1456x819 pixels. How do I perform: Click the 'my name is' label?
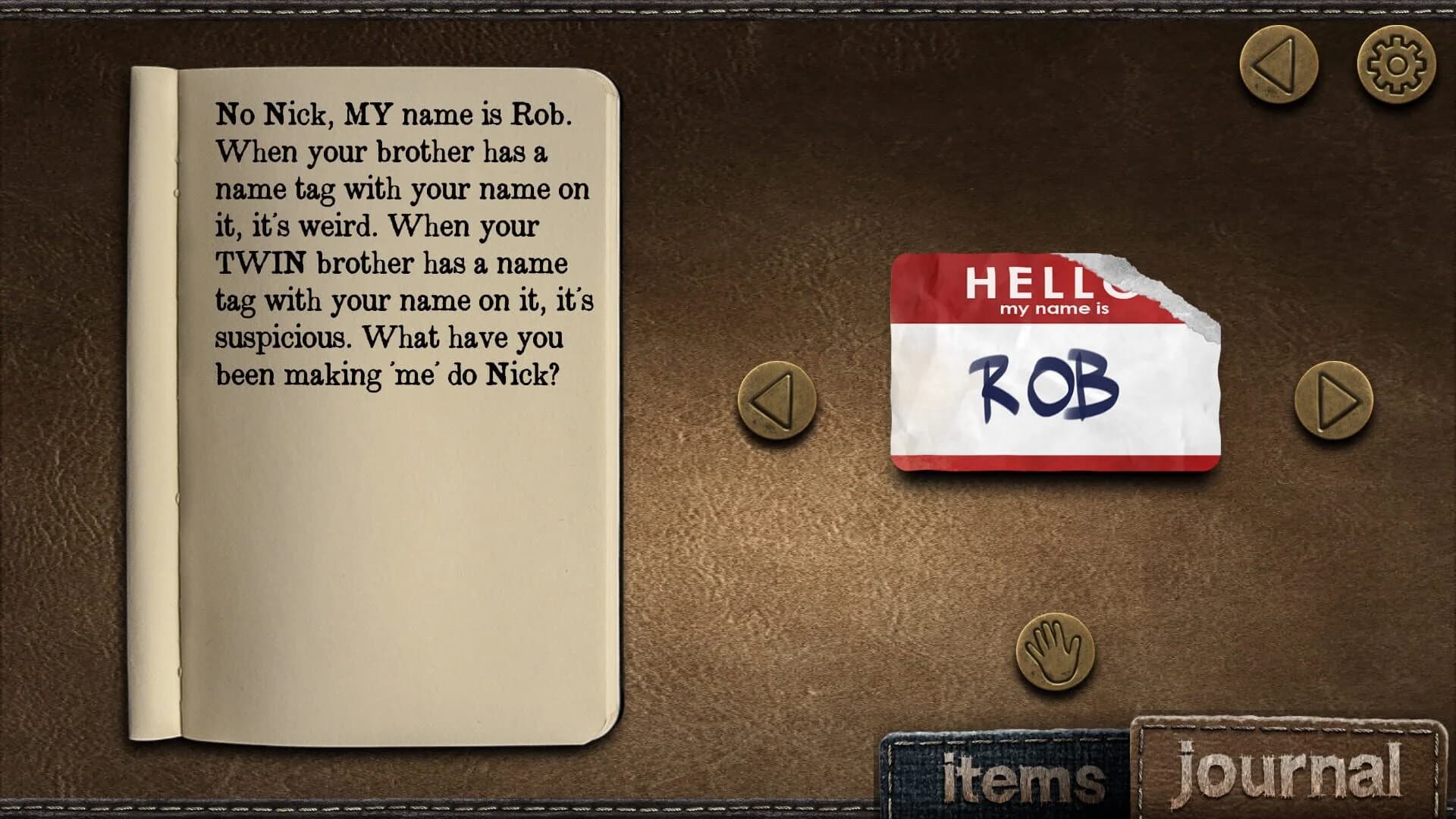(1057, 308)
